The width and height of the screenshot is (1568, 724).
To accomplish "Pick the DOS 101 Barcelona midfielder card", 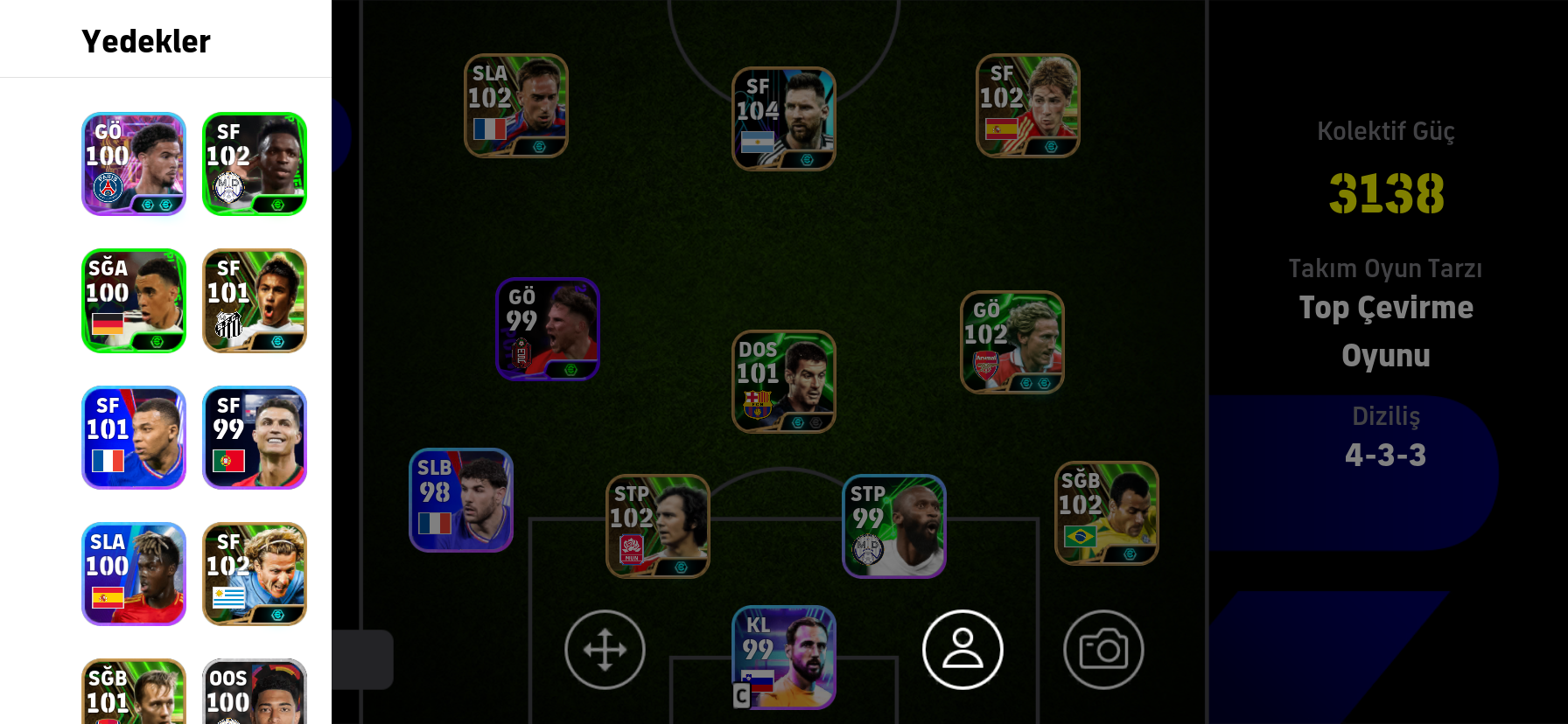I will pyautogui.click(x=784, y=381).
